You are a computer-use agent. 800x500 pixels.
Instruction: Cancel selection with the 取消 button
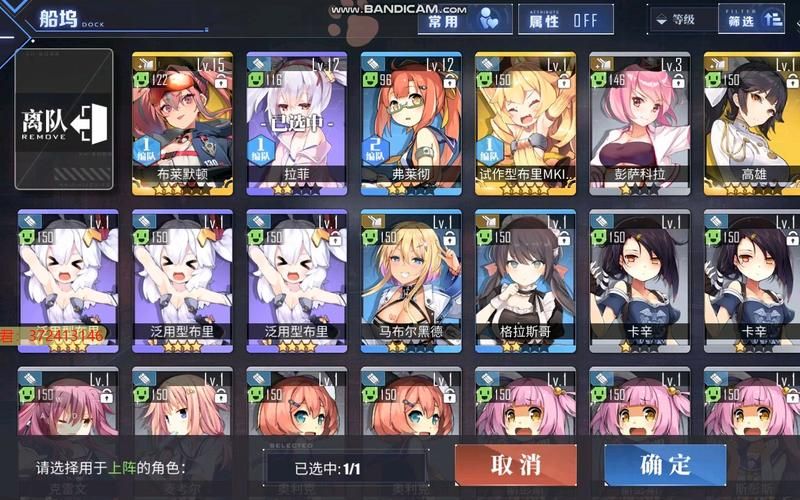click(x=515, y=465)
